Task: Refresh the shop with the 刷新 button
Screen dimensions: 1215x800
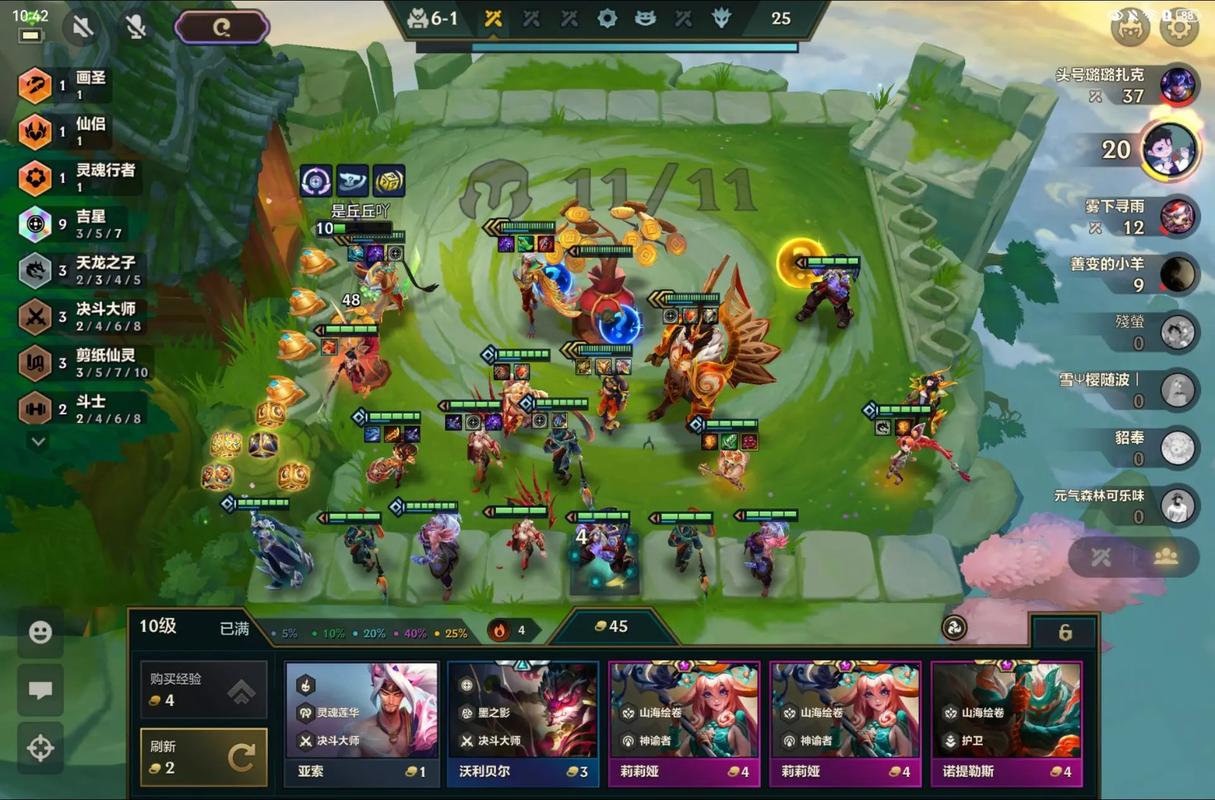Action: coord(204,757)
